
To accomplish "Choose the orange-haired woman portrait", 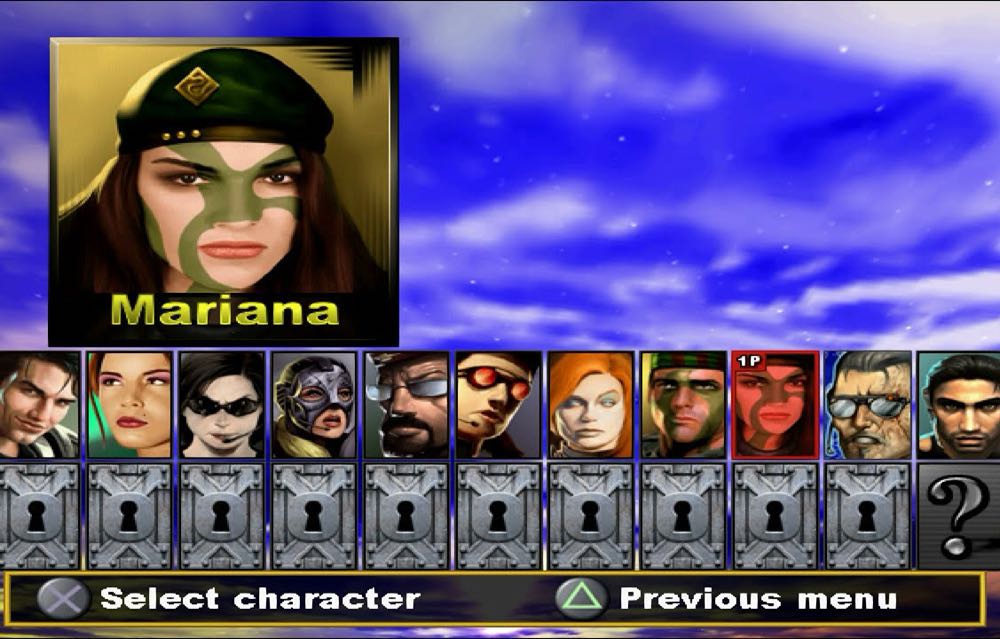I will click(590, 405).
